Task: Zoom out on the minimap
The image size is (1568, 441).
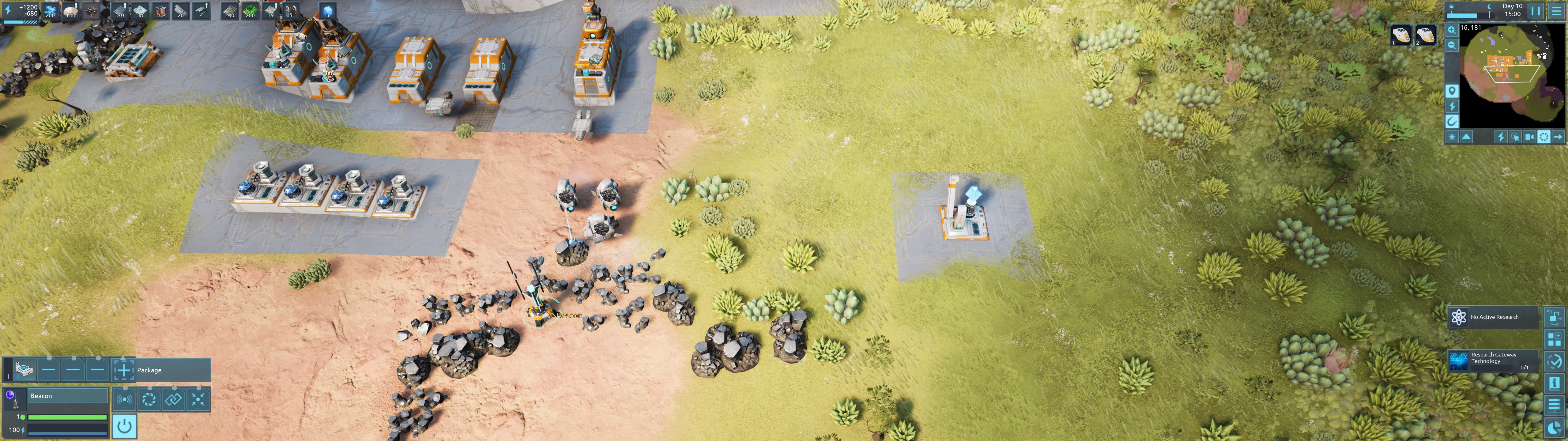Action: click(x=1452, y=45)
